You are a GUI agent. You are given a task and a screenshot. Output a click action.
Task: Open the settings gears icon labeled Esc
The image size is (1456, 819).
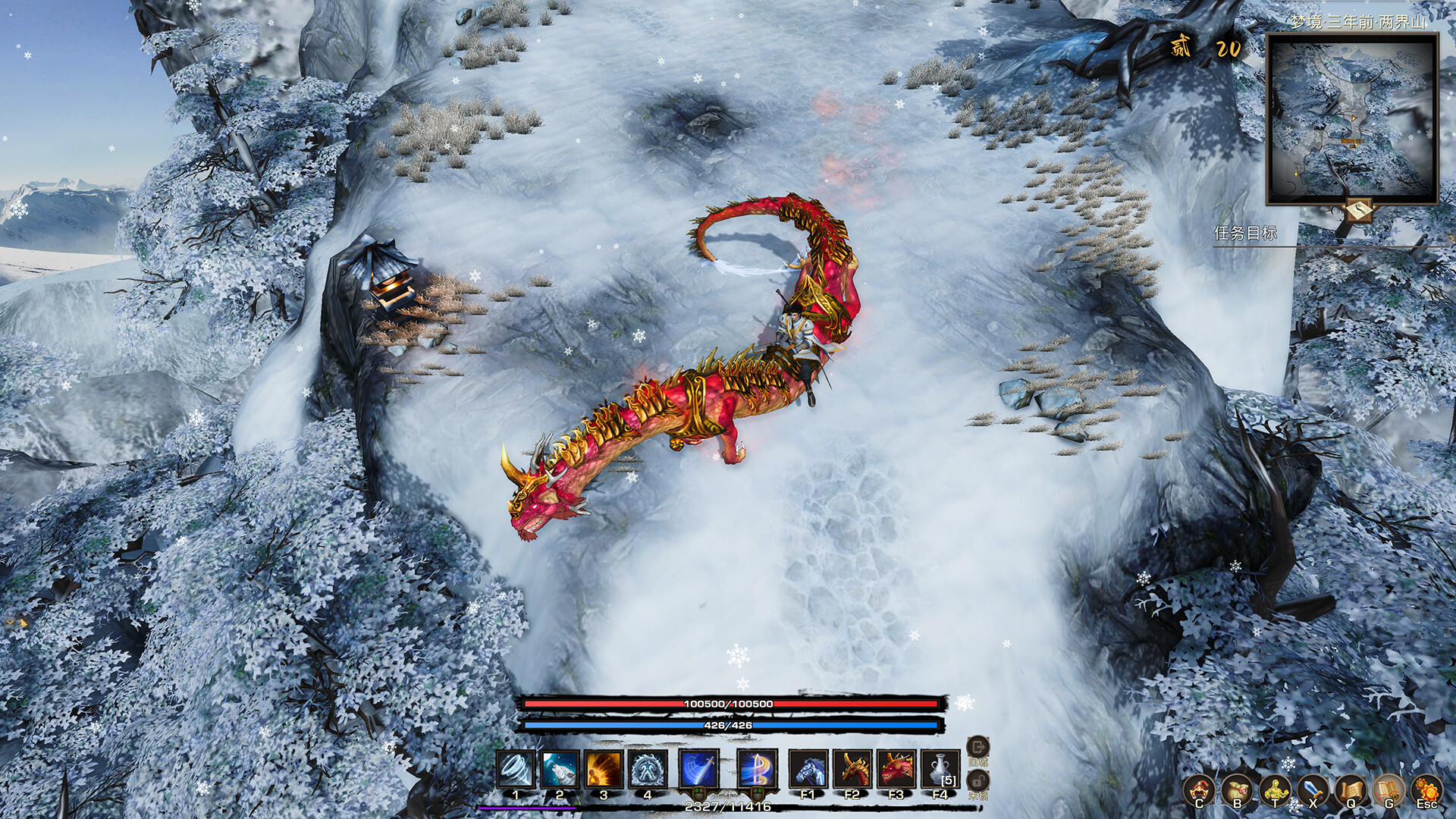1426,789
